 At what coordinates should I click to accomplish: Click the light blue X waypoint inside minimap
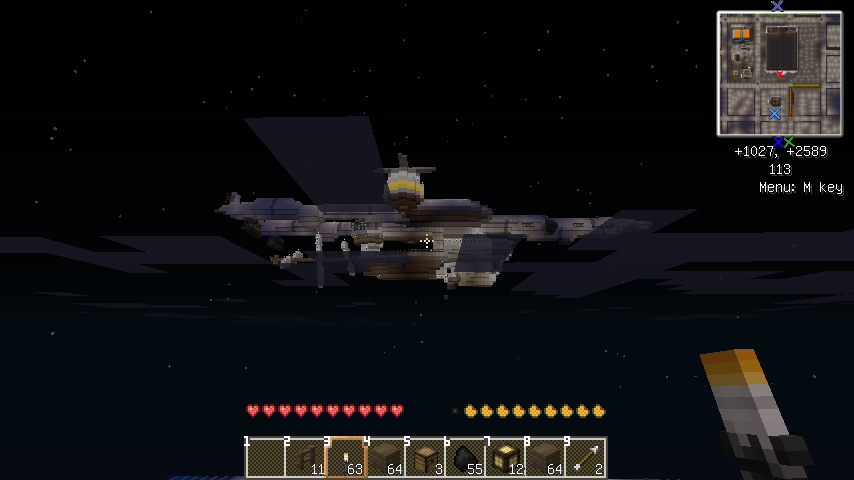(x=775, y=114)
